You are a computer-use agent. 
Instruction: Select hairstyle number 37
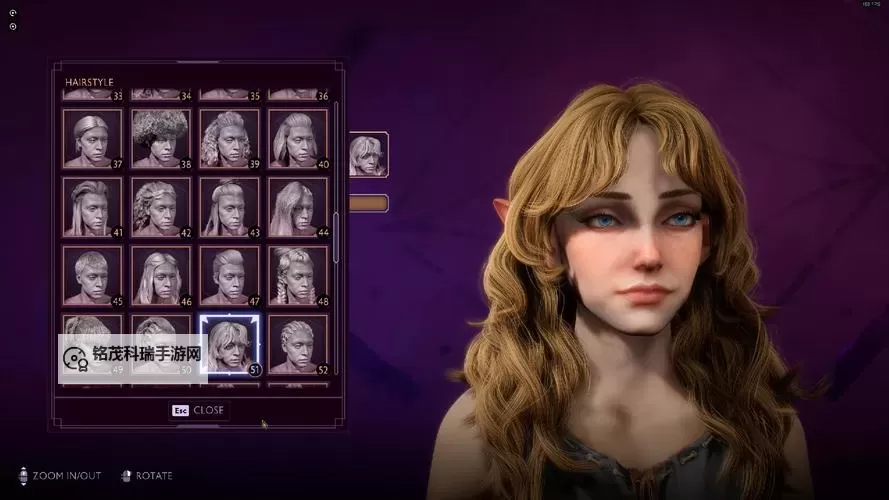pyautogui.click(x=92, y=138)
